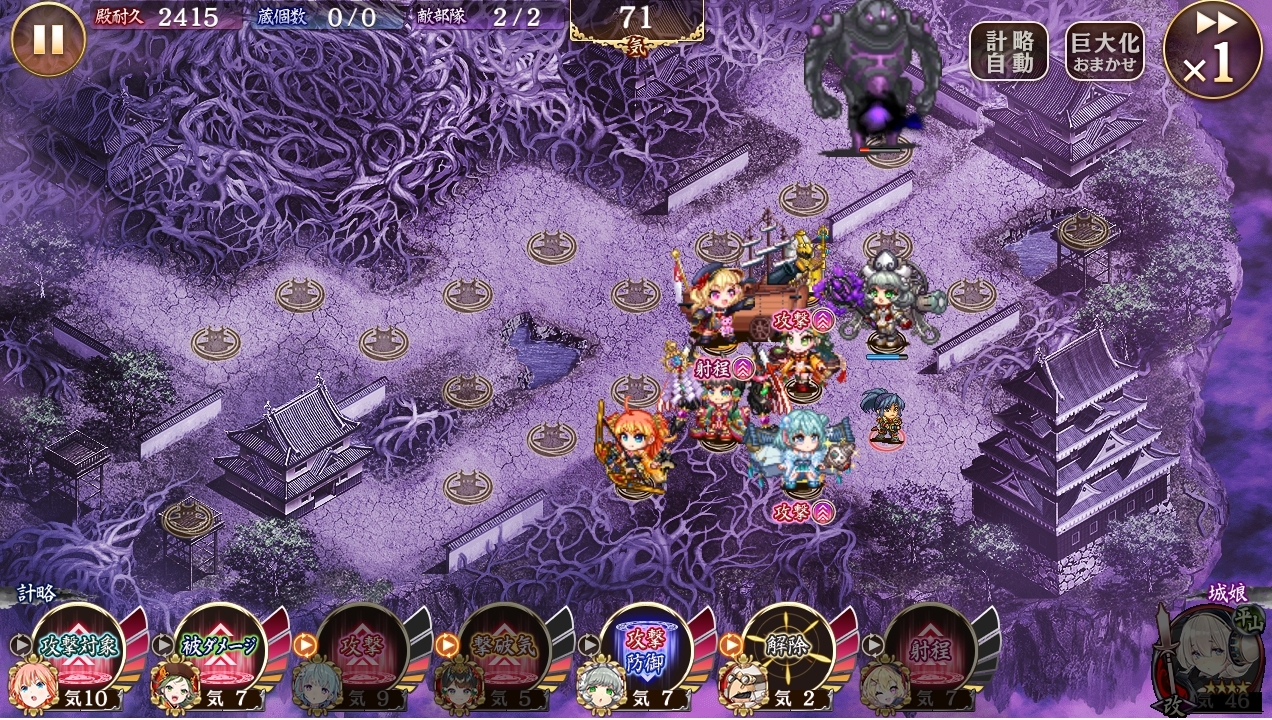Use the 射程 range stratagem icon
1272x720 pixels.
930,646
